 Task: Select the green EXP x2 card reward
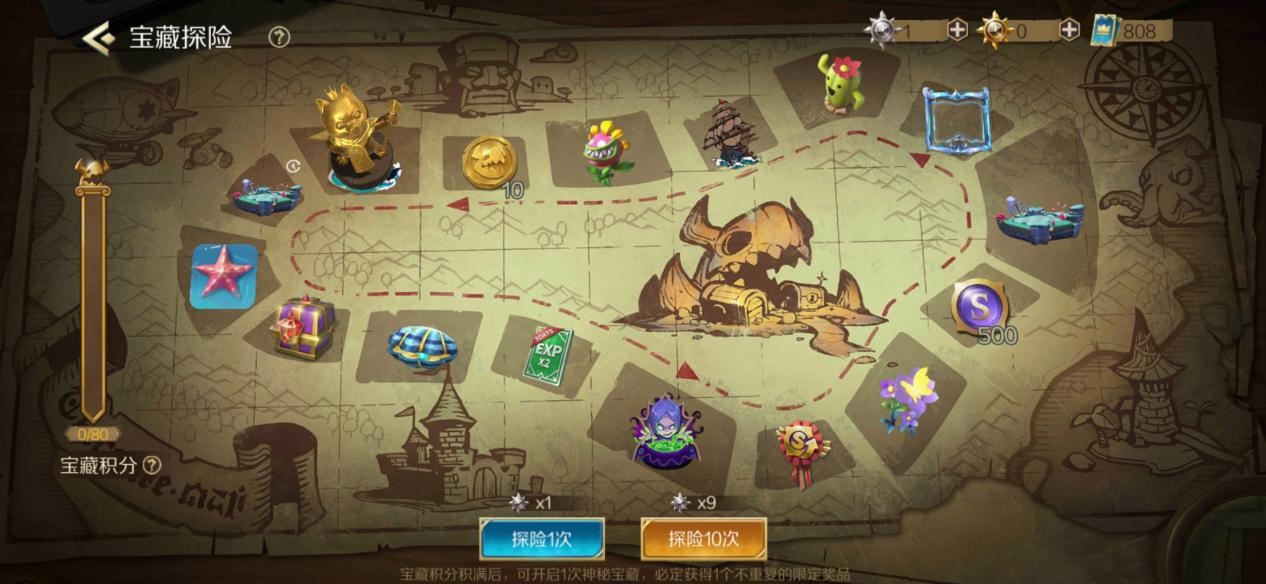tap(547, 352)
